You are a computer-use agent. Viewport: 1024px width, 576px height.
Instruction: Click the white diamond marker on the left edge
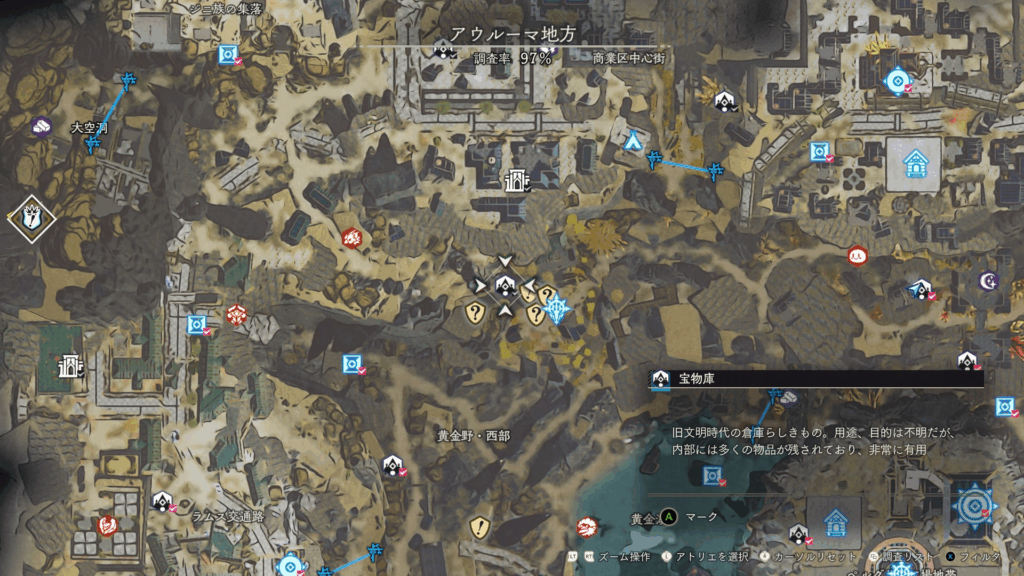coord(30,217)
